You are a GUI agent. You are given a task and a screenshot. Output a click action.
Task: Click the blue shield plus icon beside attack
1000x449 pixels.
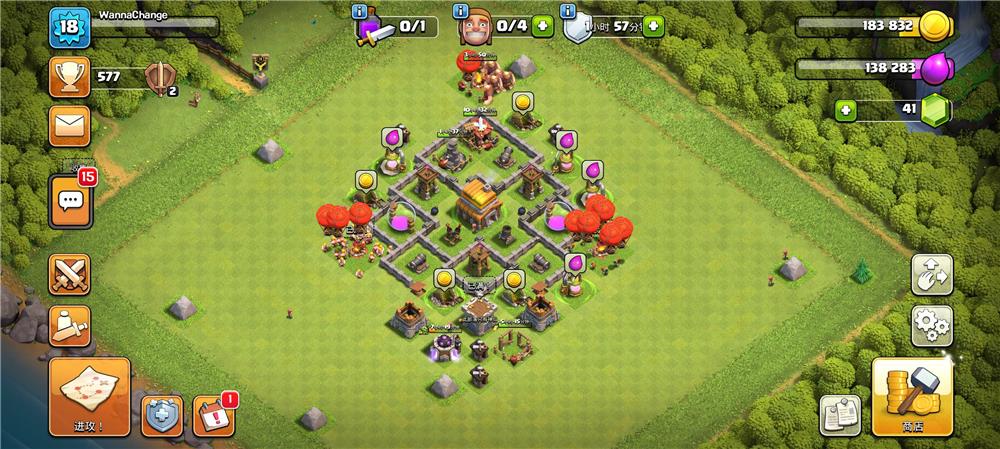[x=160, y=415]
